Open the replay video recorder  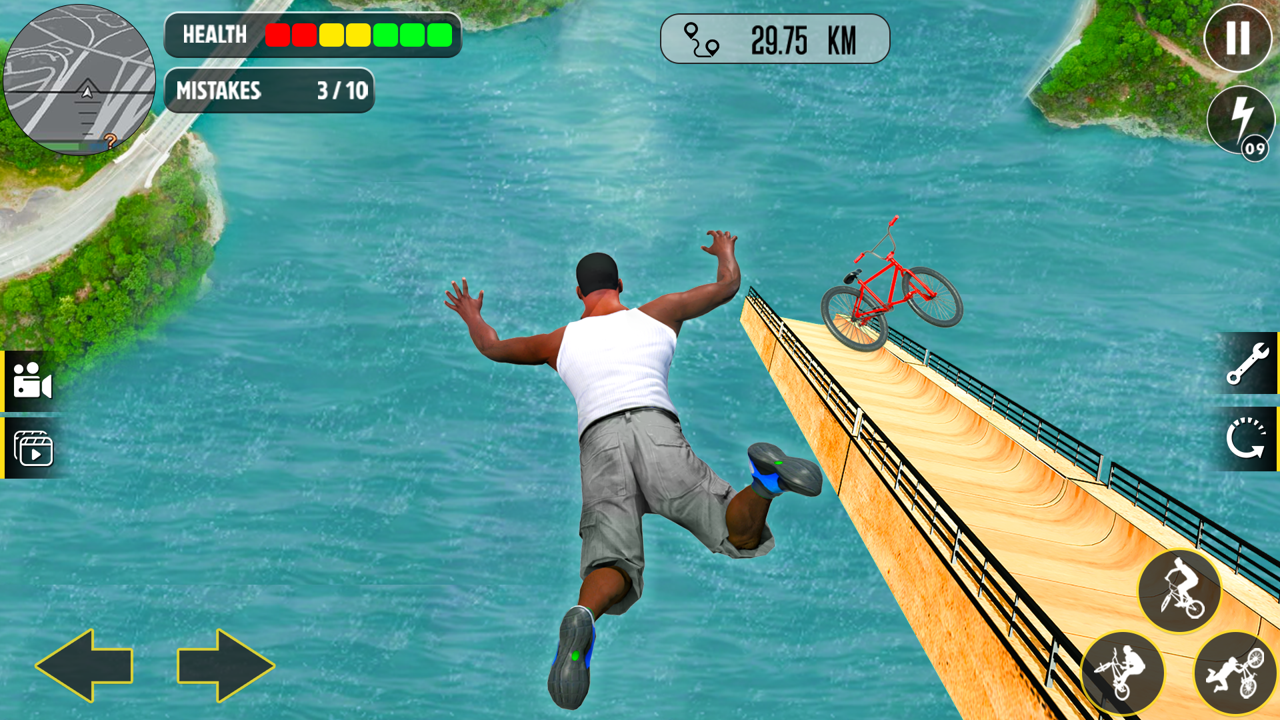[33, 448]
